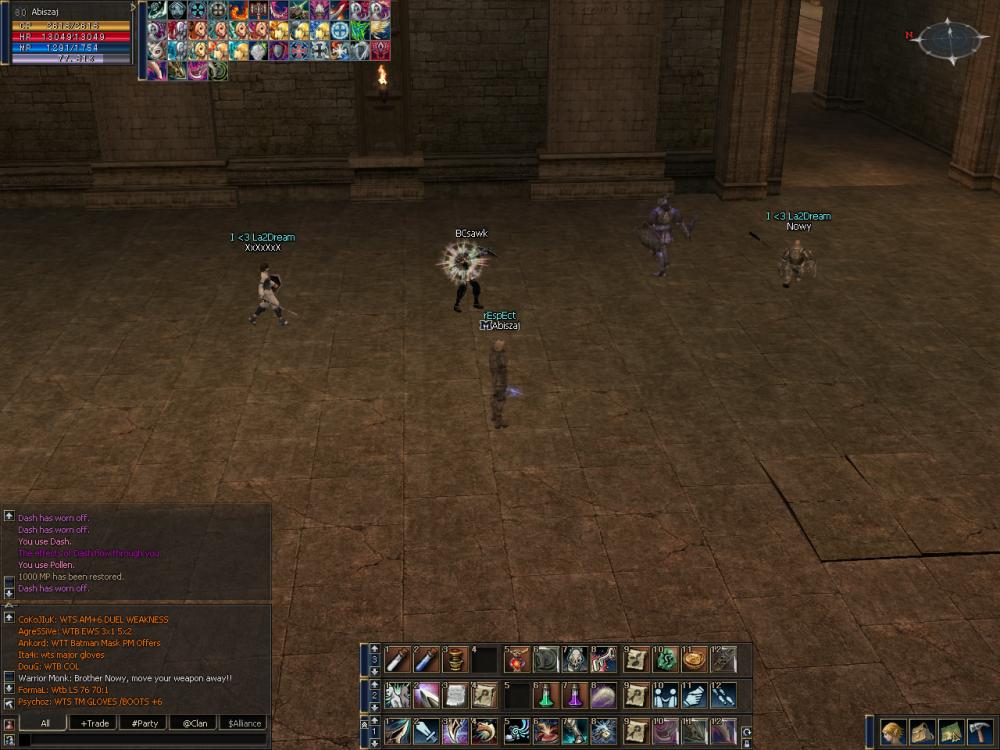The image size is (1000, 750).
Task: Use the blue mana potion in top hotbar
Action: point(426,659)
